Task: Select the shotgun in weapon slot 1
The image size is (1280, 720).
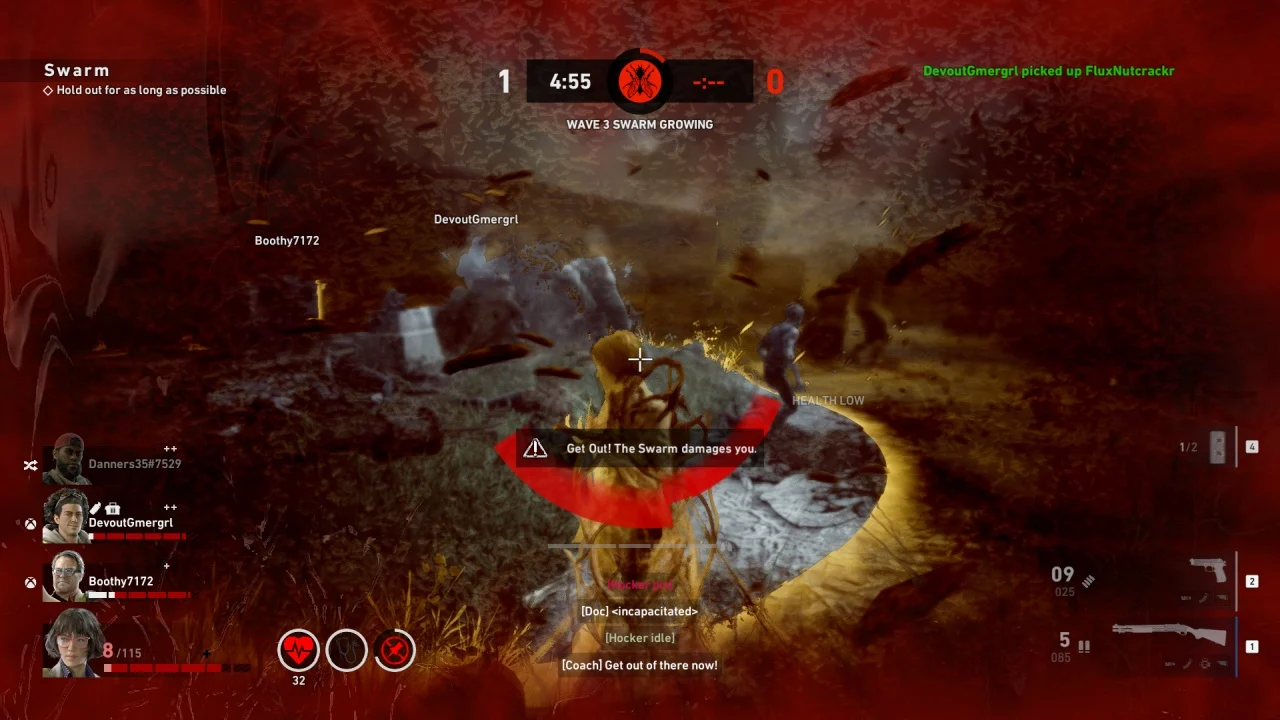Action: pos(1169,634)
